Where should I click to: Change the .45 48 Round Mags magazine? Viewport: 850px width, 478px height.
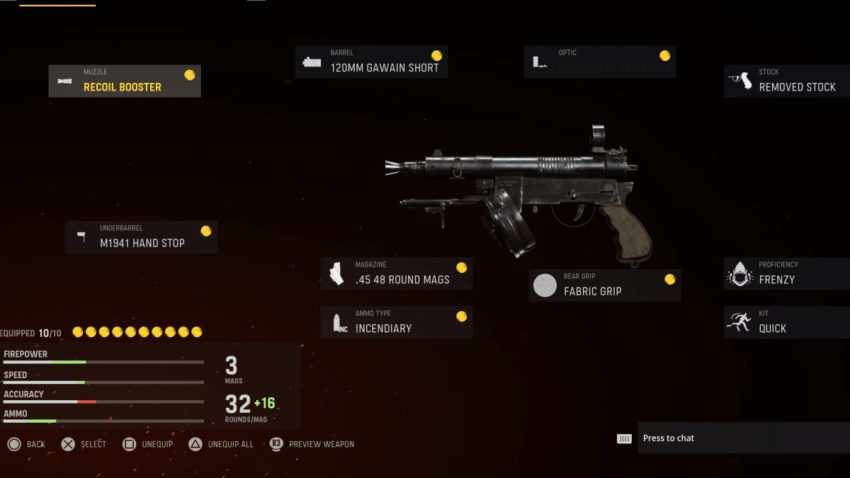pos(397,274)
